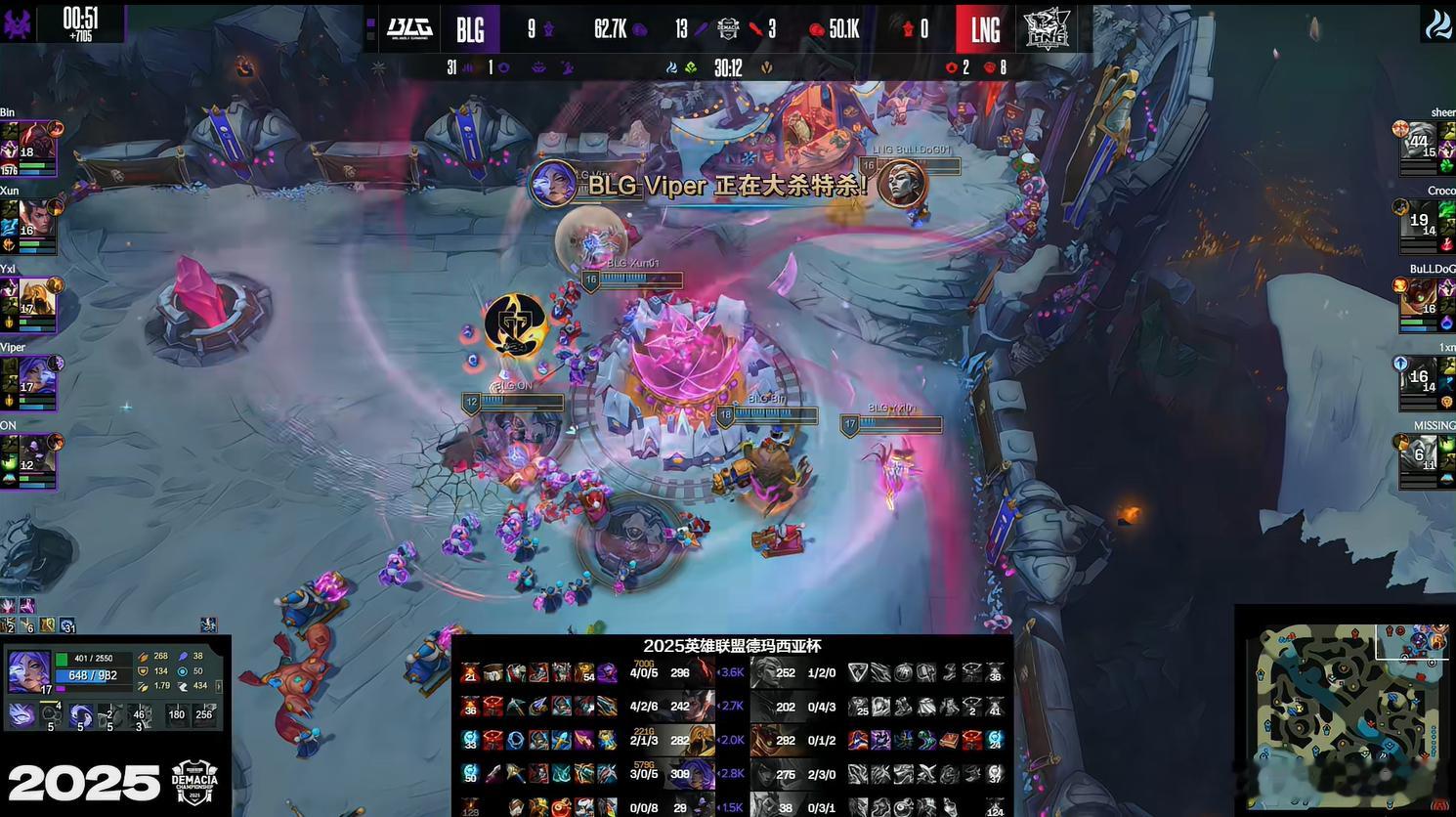Choose Croco's champion portrait on the LNG side
This screenshot has width=1456, height=817.
coord(1419,221)
